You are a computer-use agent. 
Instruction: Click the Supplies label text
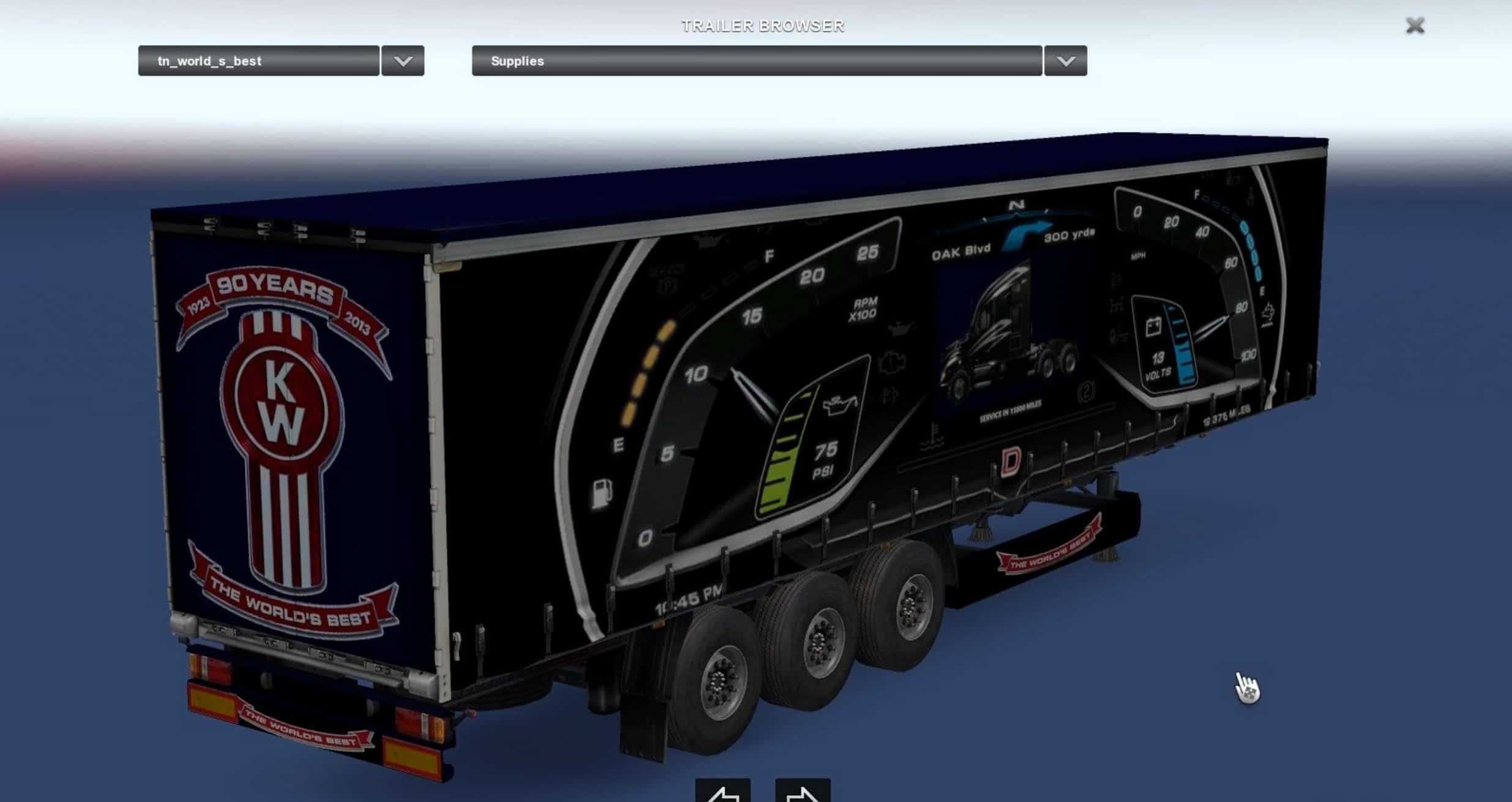[x=517, y=61]
